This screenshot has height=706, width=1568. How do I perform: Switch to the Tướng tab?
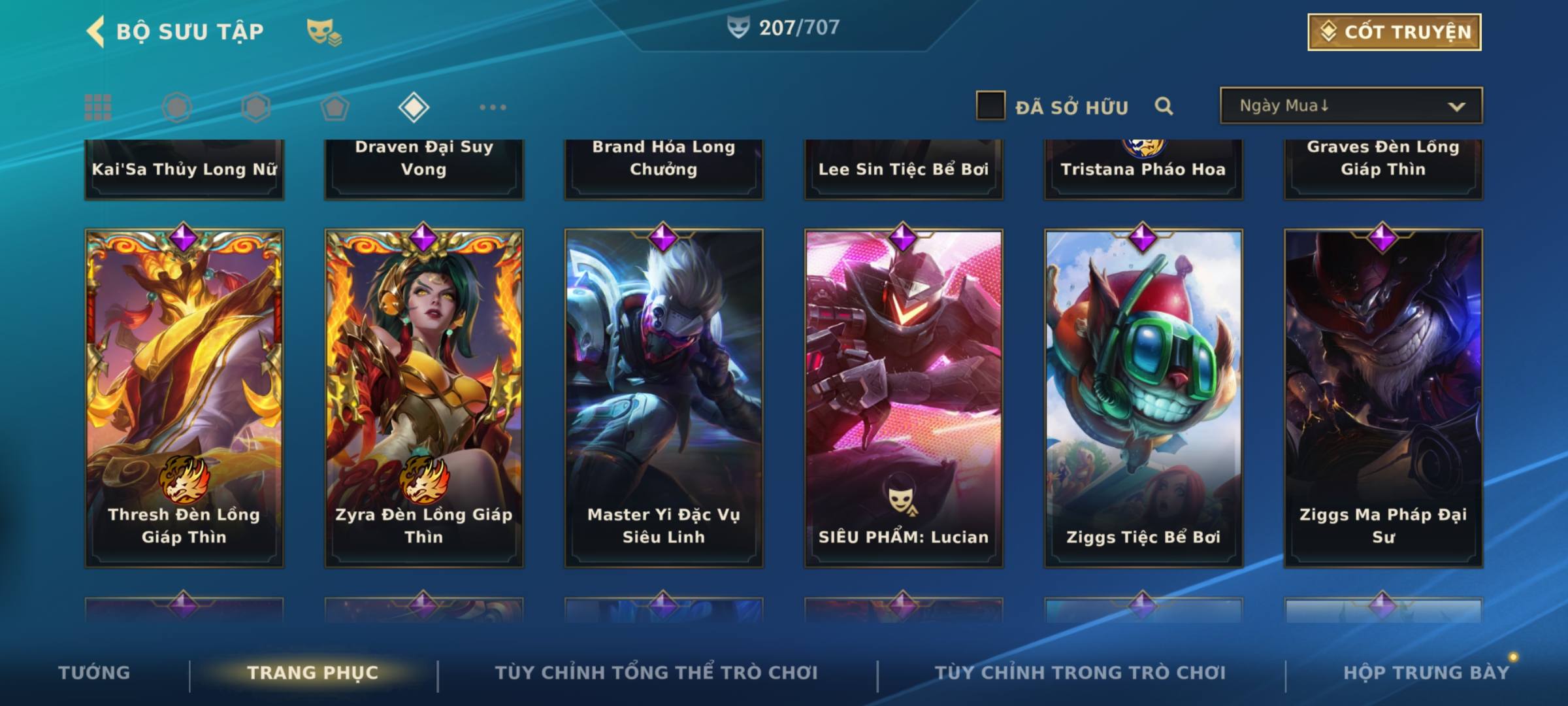pyautogui.click(x=94, y=673)
